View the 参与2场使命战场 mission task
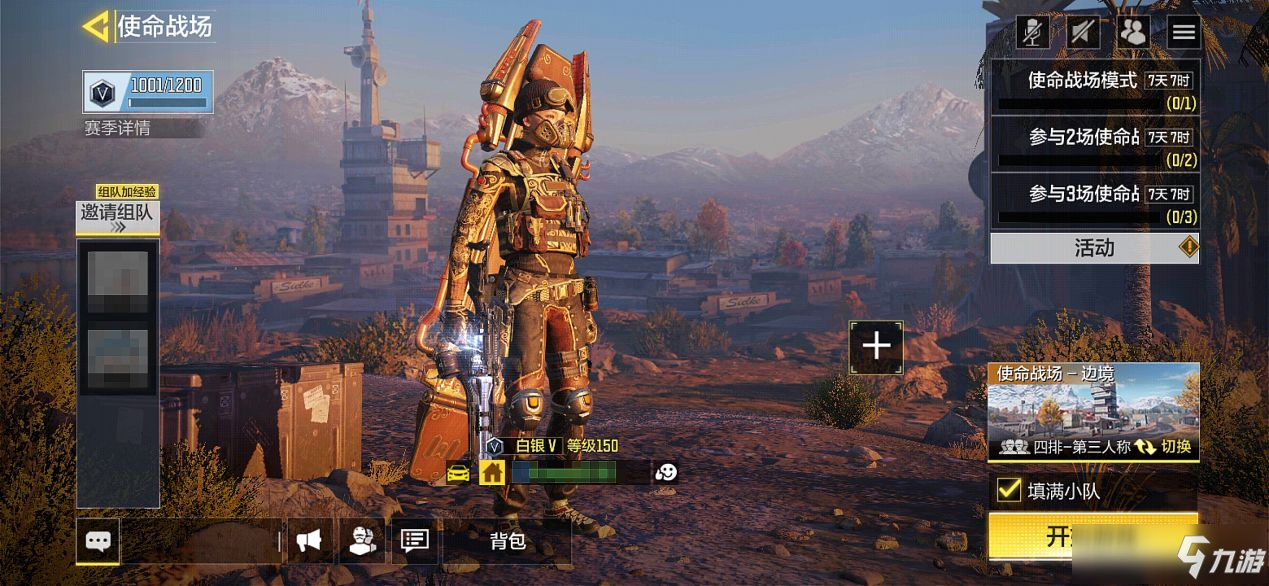Viewport: 1269px width, 586px height. pos(1094,144)
